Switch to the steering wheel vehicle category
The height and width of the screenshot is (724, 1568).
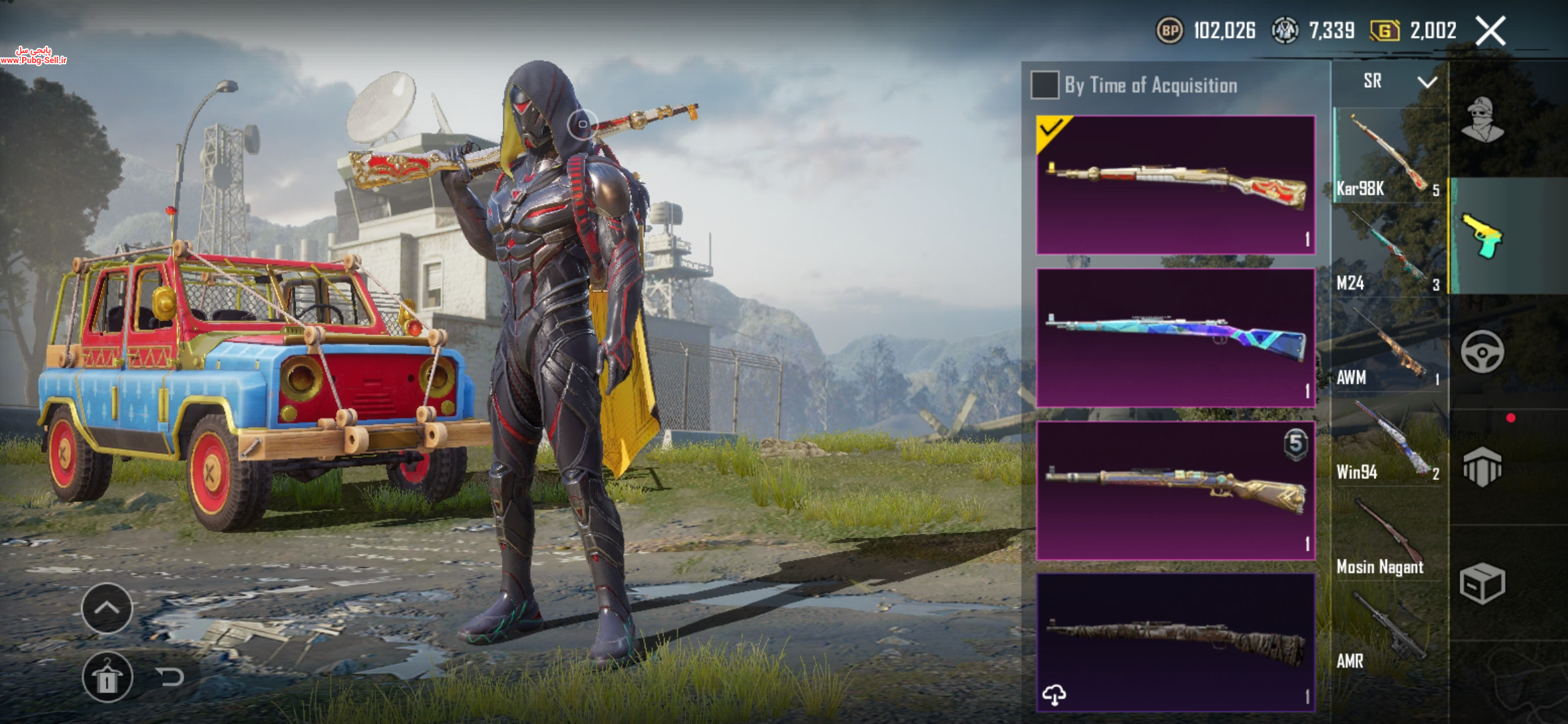[1482, 351]
